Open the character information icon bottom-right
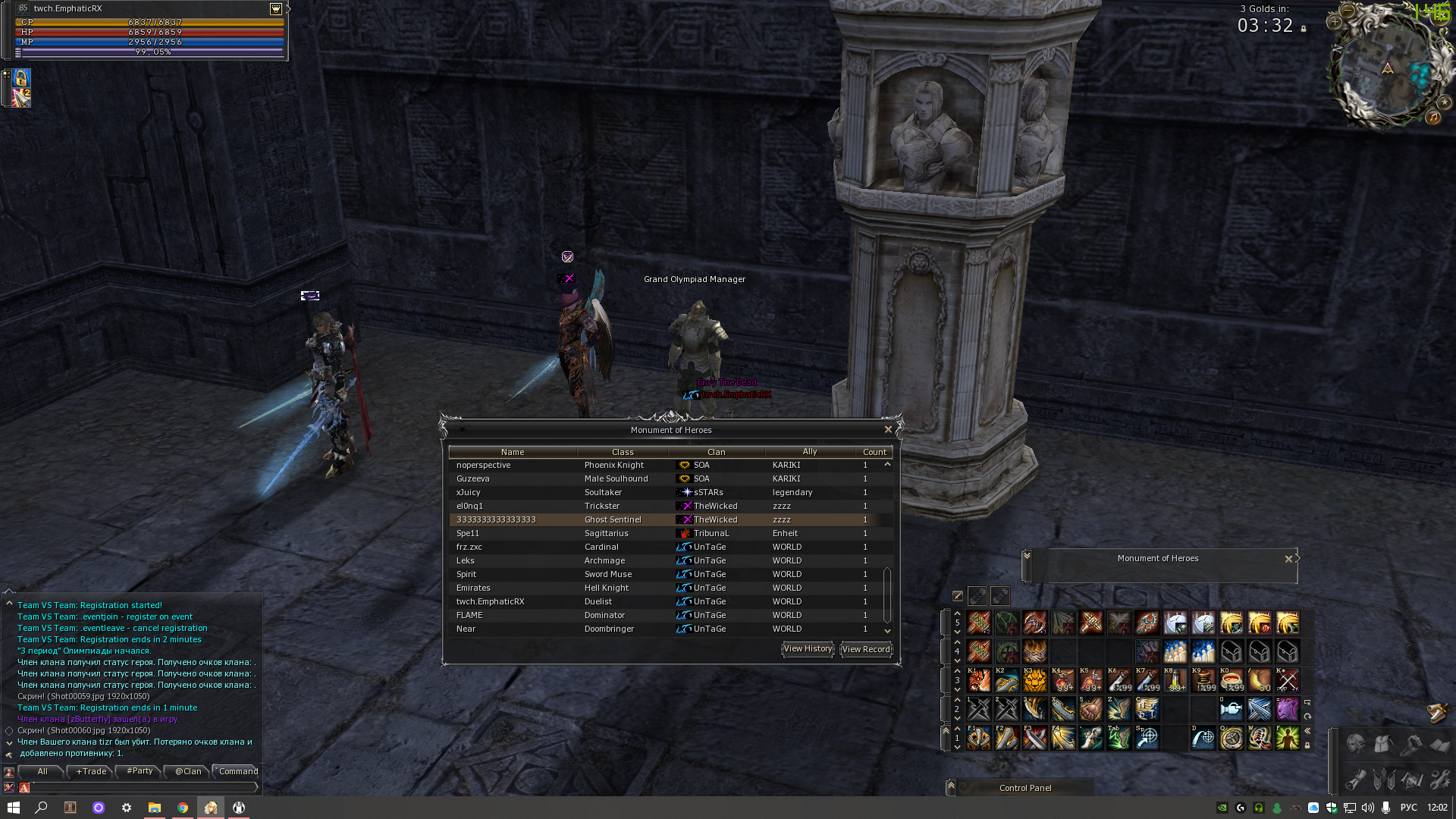This screenshot has height=819, width=1456. tap(1355, 745)
